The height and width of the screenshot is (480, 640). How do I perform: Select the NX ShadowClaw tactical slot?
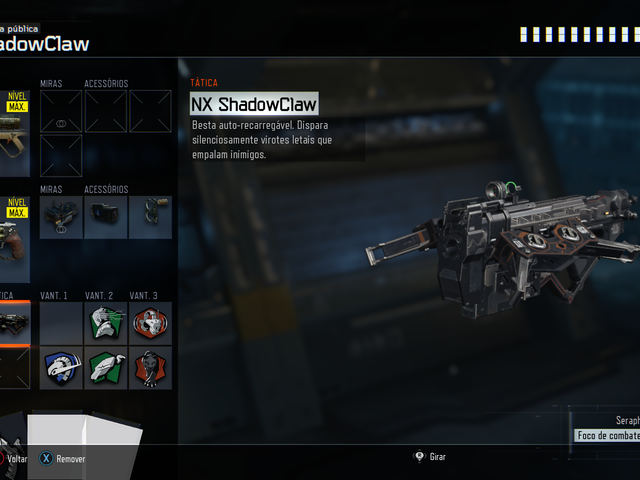pyautogui.click(x=14, y=323)
